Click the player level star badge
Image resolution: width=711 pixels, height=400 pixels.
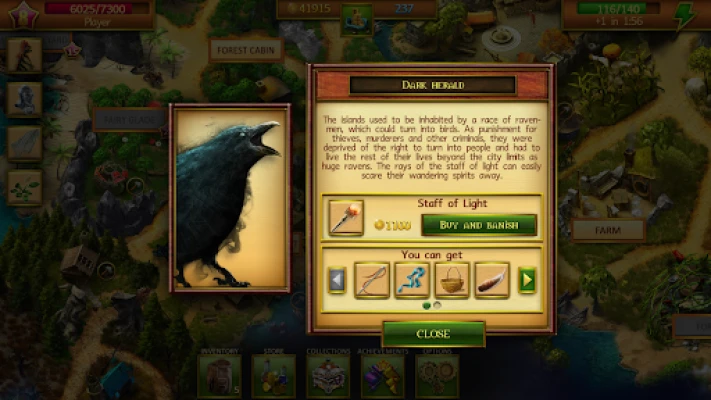pos(21,15)
